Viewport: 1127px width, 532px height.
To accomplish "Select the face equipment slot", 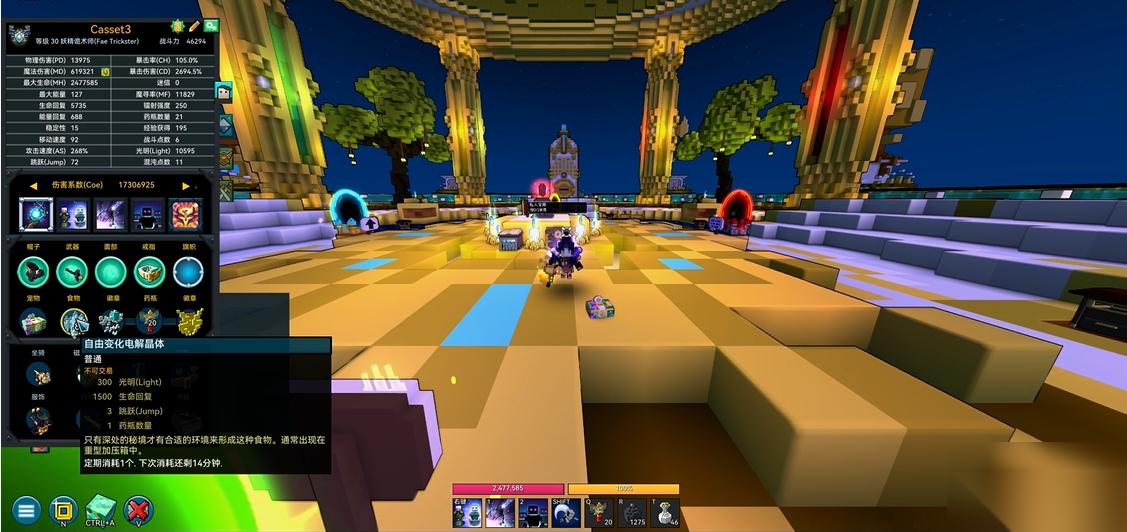I will point(110,271).
